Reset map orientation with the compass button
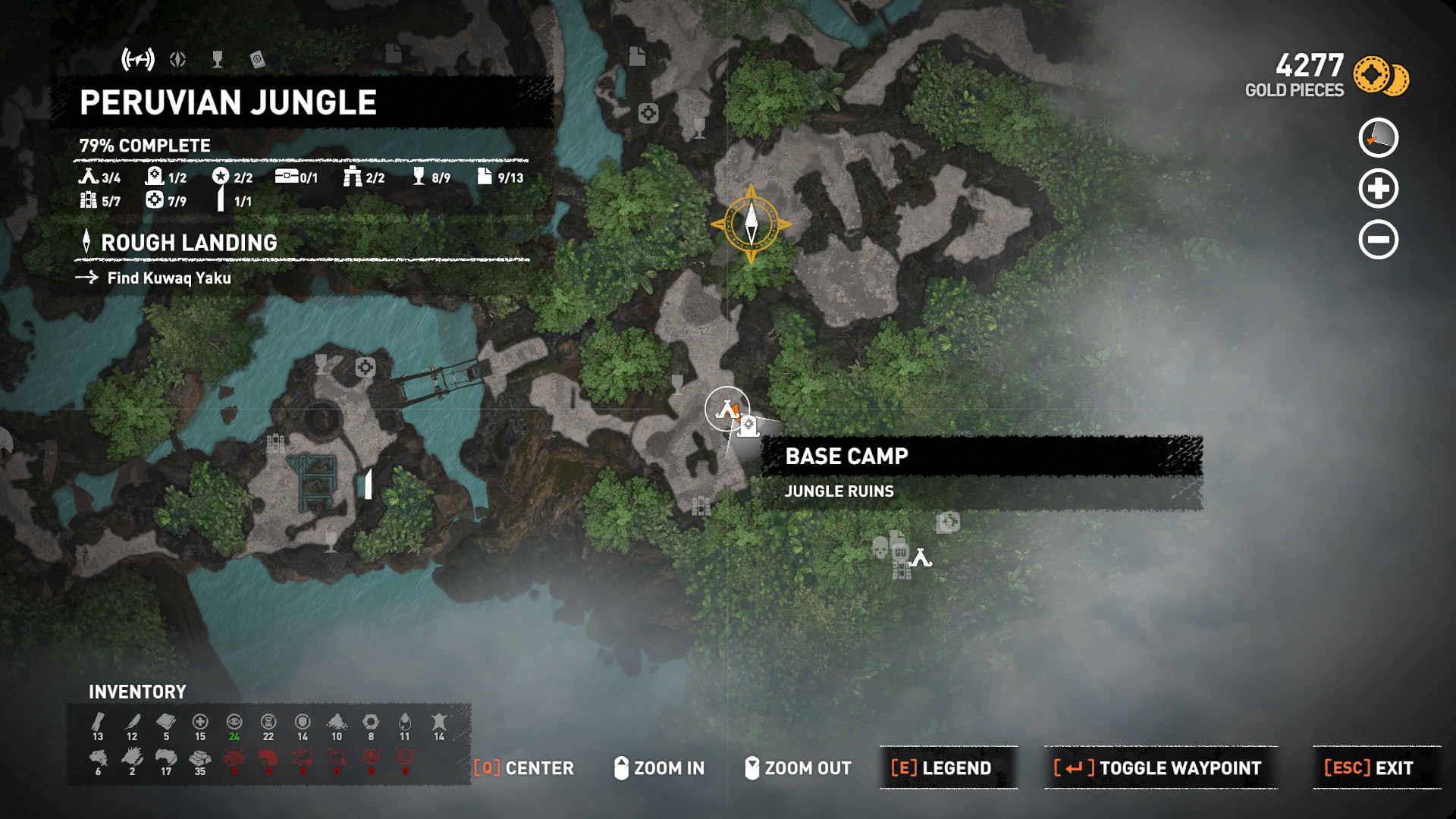The width and height of the screenshot is (1456, 819). 1378,138
